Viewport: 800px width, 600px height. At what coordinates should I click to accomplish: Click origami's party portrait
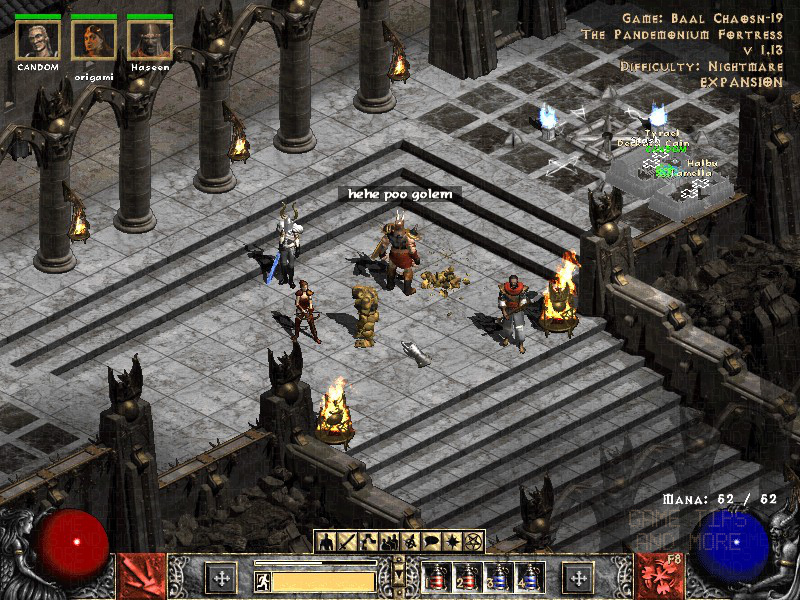tap(94, 39)
